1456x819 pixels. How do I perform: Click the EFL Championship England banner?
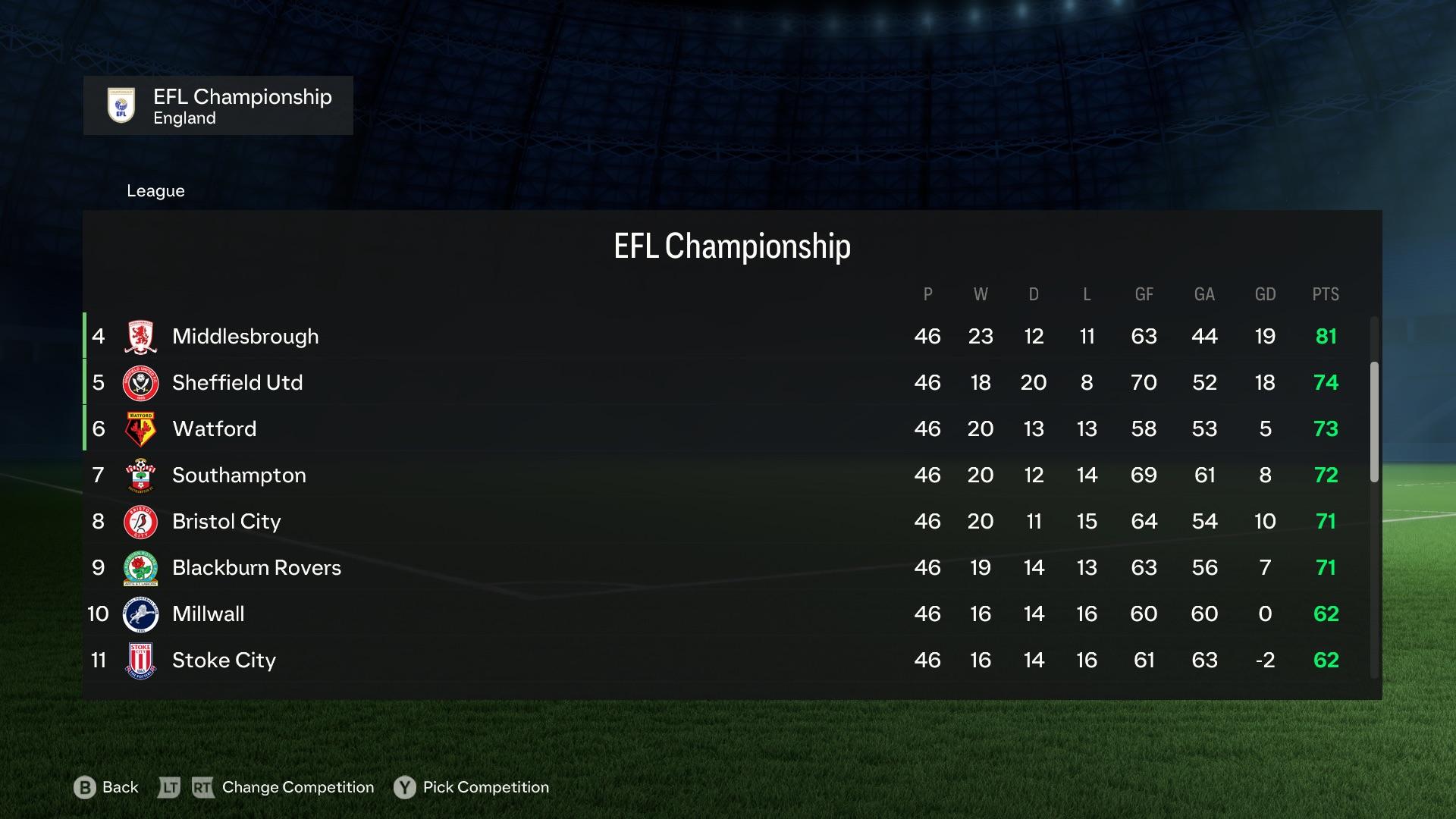pos(218,105)
